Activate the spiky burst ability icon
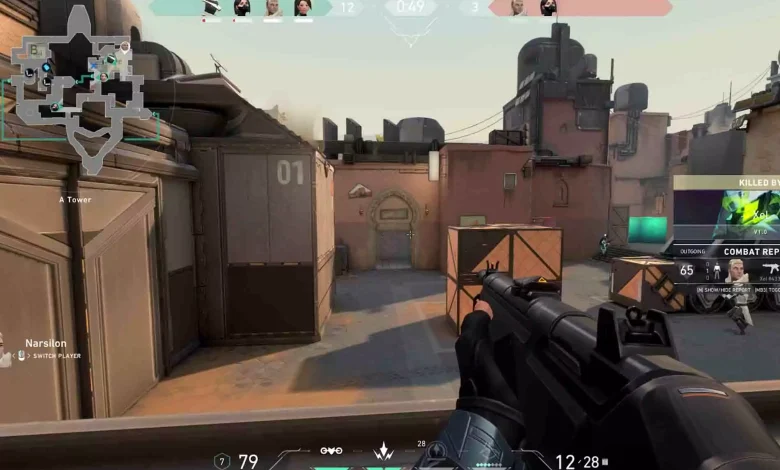The width and height of the screenshot is (780, 470). coord(383,453)
